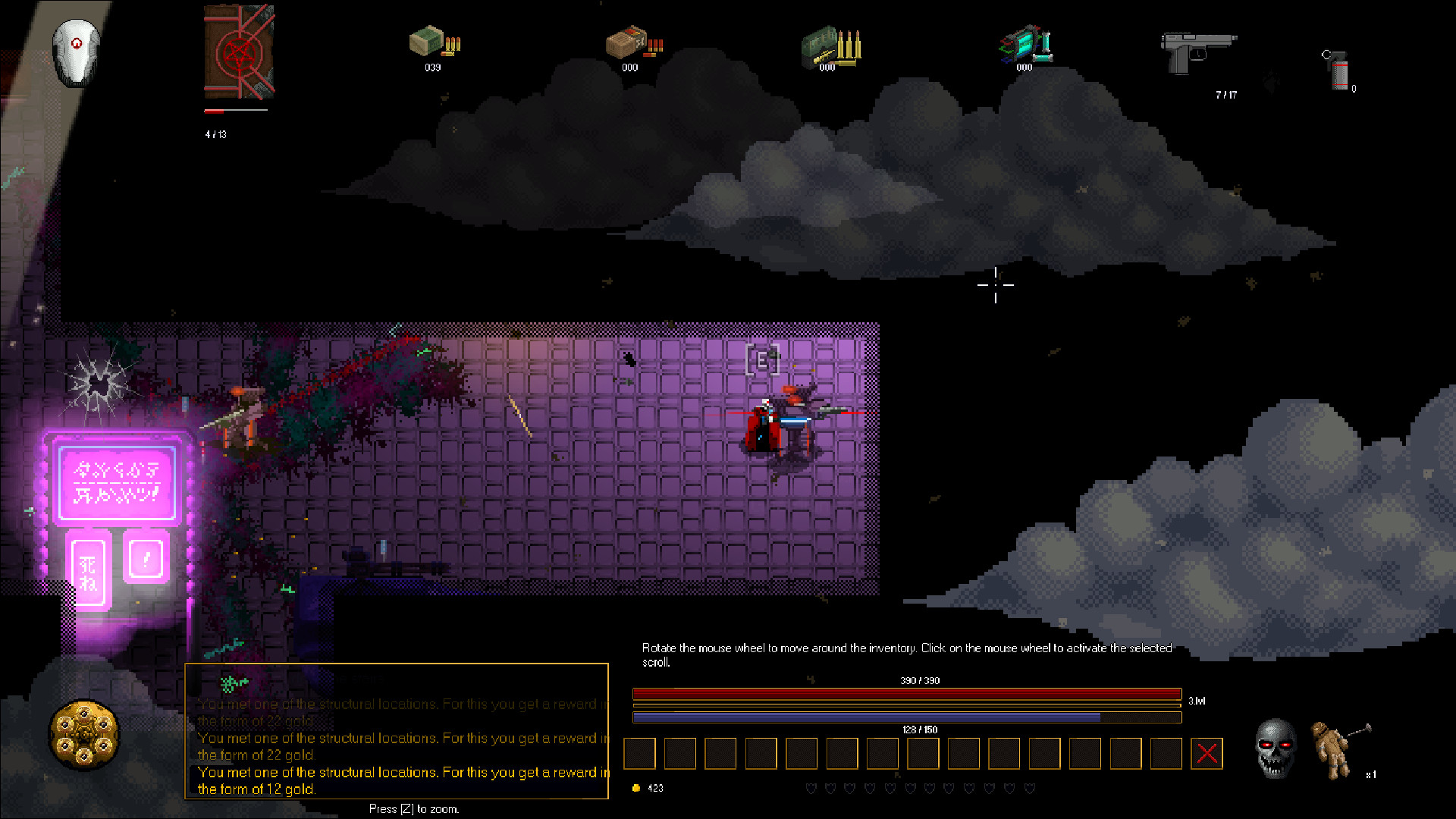The height and width of the screenshot is (819, 1456).
Task: Select the cyan energy cell ammo
Action: [x=1025, y=44]
